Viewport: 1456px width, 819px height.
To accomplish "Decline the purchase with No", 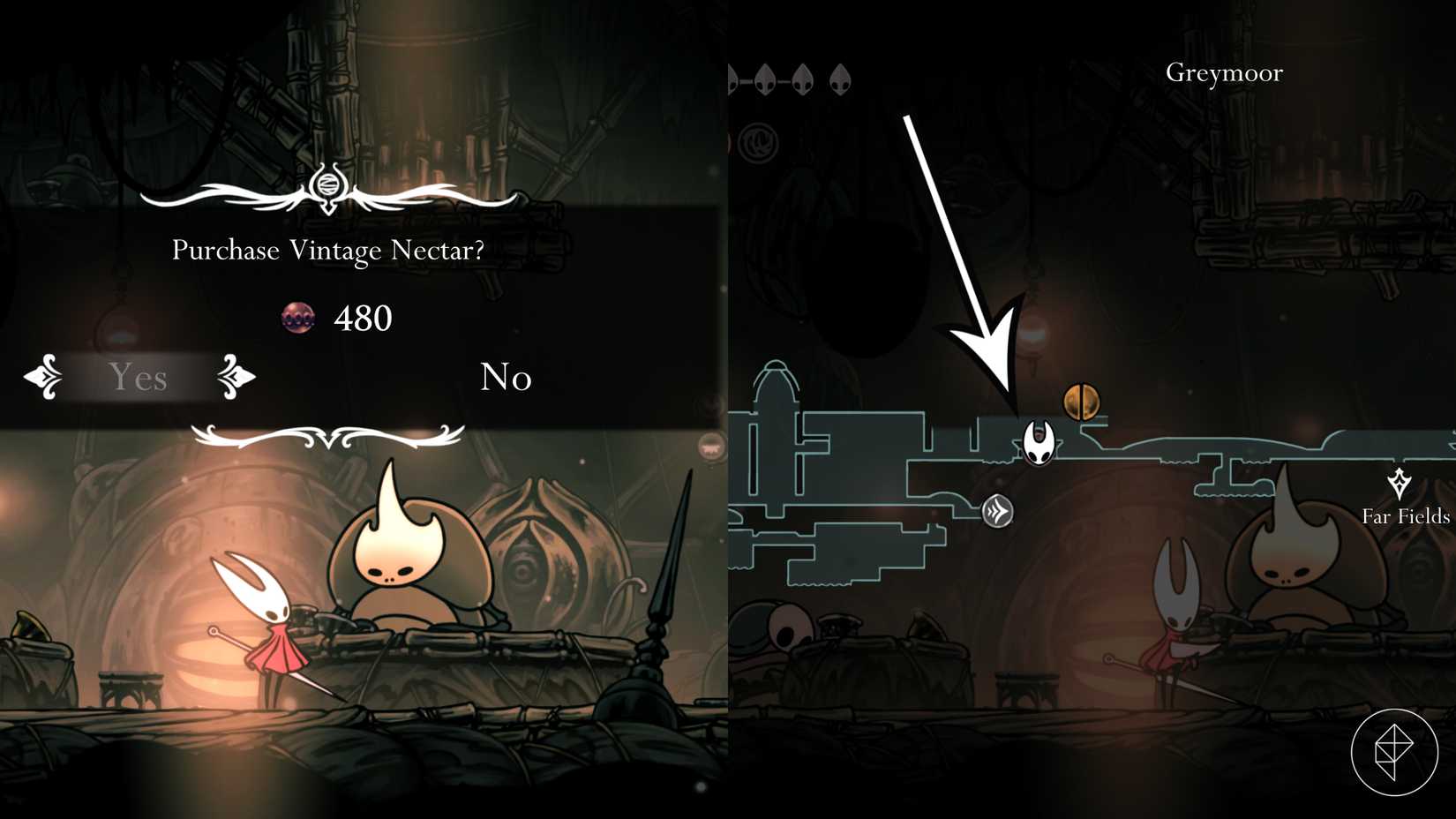I will click(x=507, y=379).
